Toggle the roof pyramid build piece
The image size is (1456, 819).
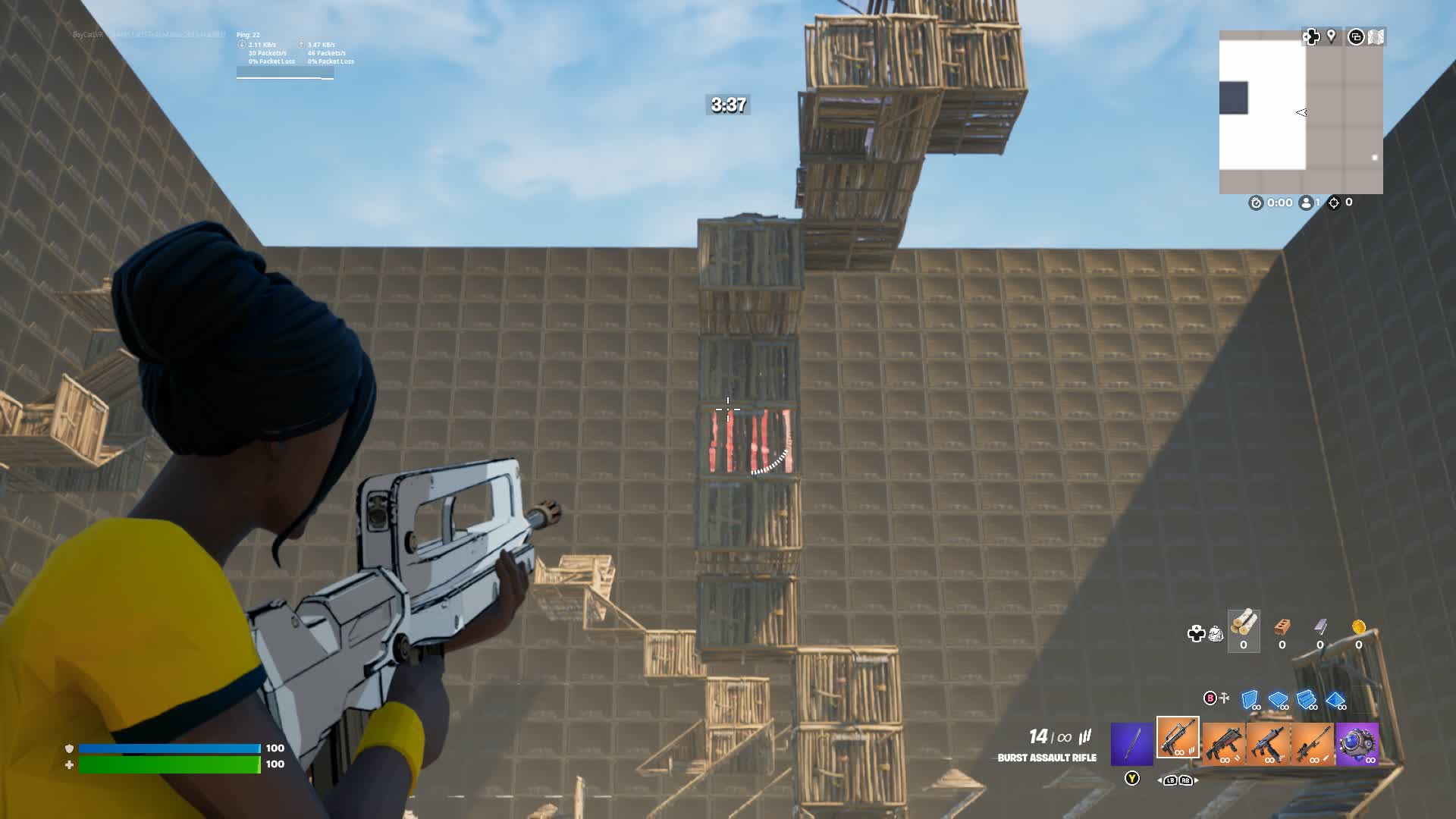1335,699
